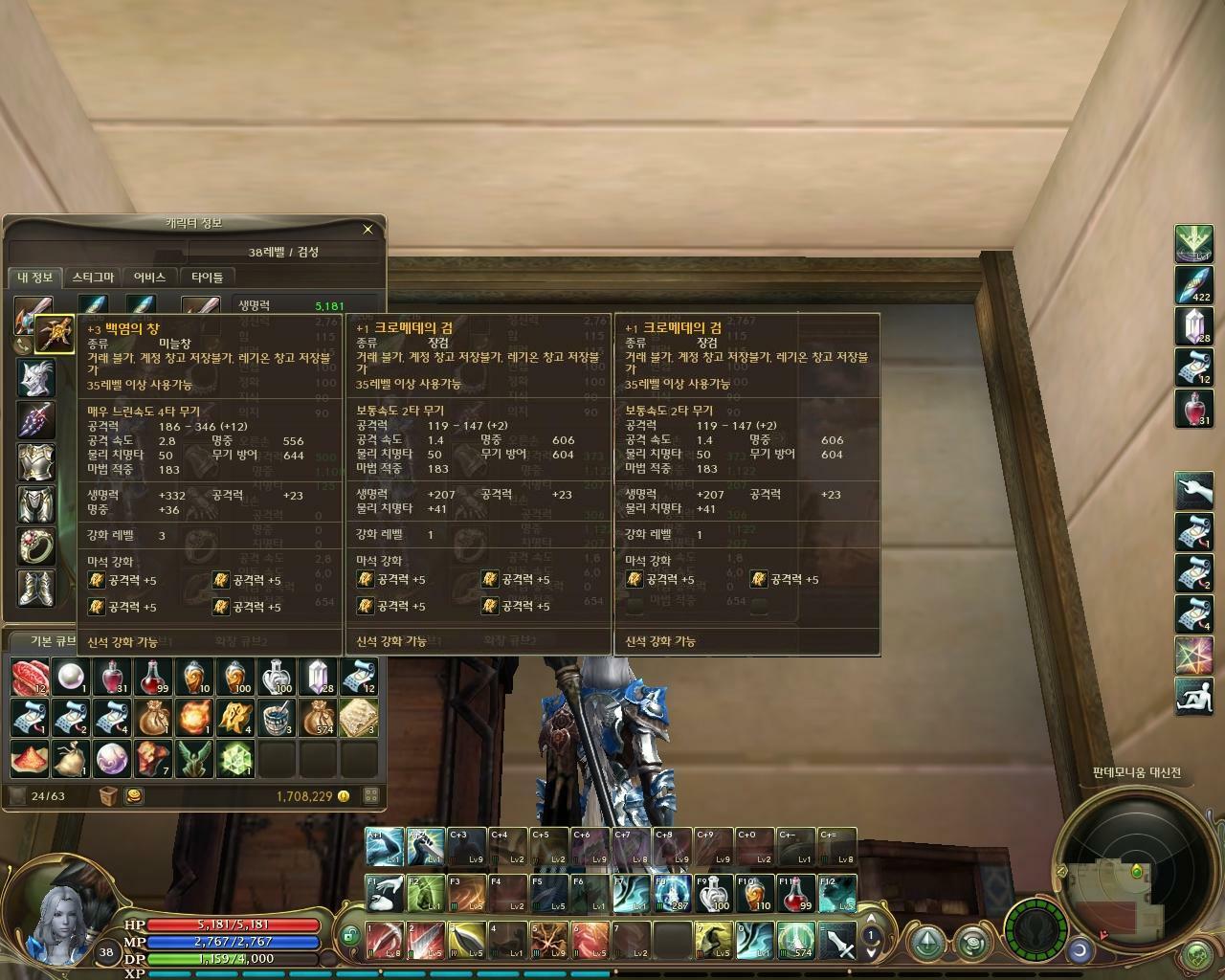
Task: Select the raw meat stack in inventory
Action: tap(30, 677)
